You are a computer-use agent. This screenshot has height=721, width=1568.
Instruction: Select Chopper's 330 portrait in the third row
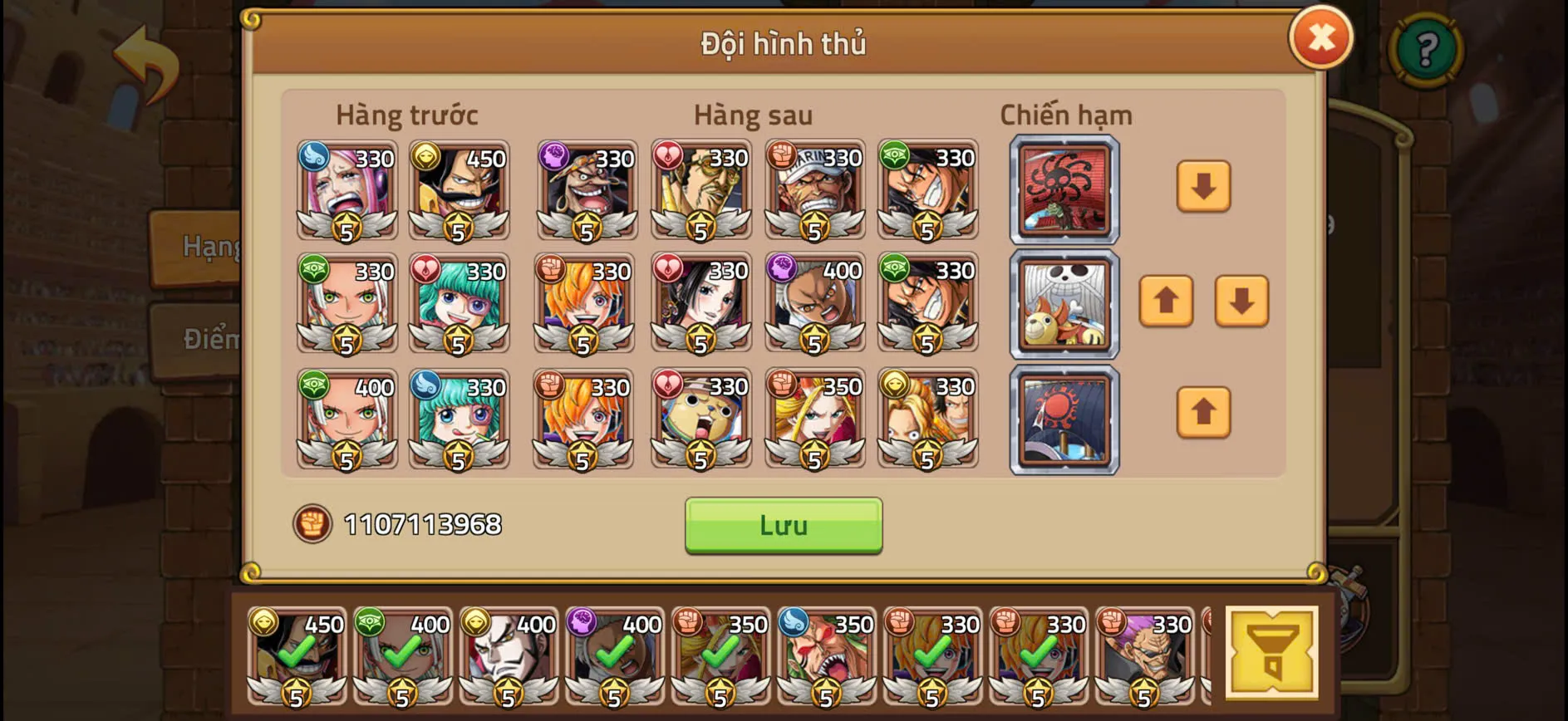(701, 419)
